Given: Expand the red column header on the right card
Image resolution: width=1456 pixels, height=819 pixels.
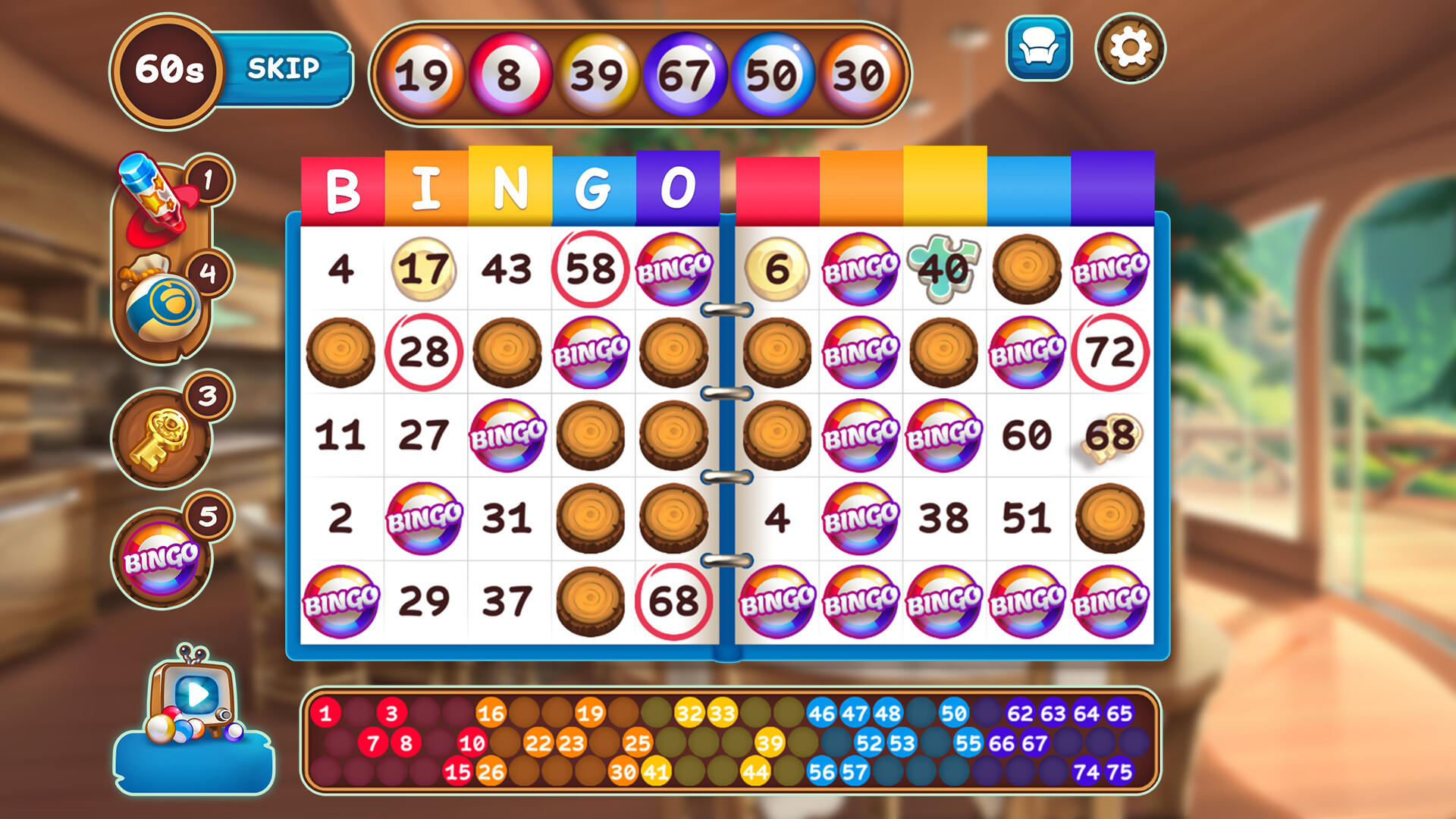Looking at the screenshot, I should coord(776,185).
